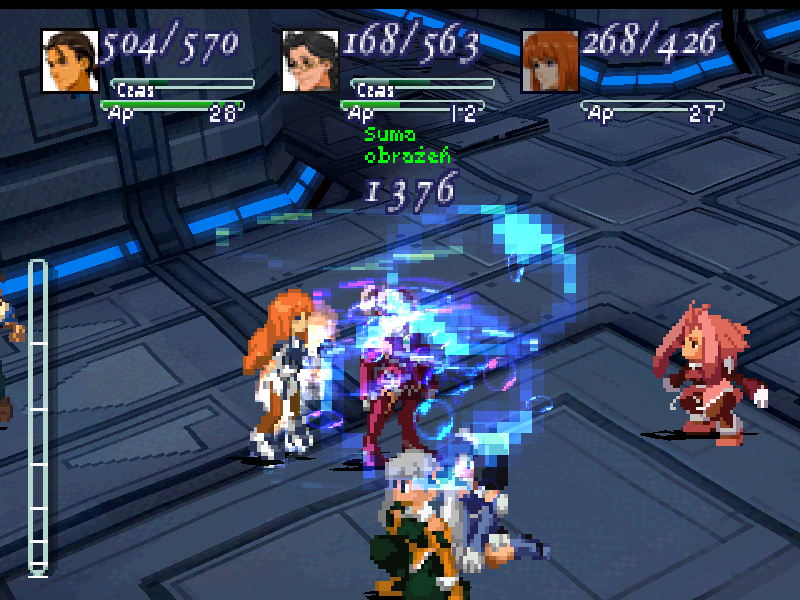Image resolution: width=800 pixels, height=600 pixels.
Task: Choose the portrait beside the 504/570 HP
Action: click(x=70, y=61)
